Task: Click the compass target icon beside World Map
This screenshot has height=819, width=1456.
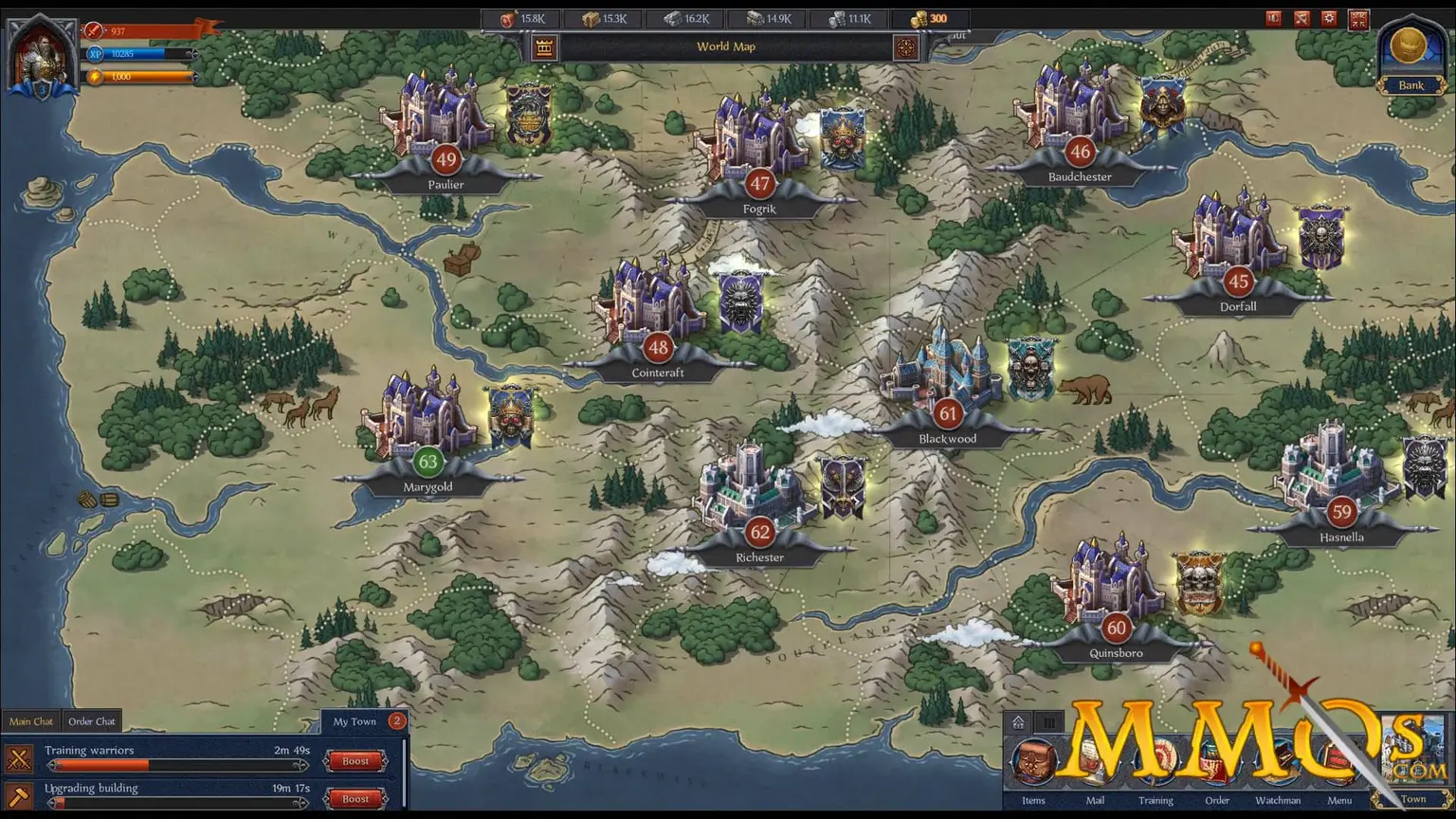Action: point(906,47)
